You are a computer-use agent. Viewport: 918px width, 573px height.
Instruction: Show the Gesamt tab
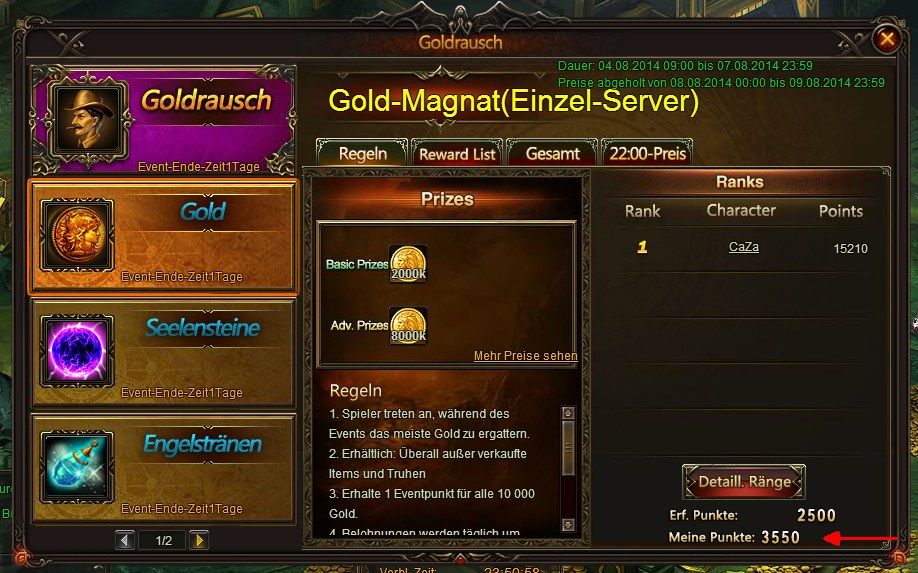552,154
